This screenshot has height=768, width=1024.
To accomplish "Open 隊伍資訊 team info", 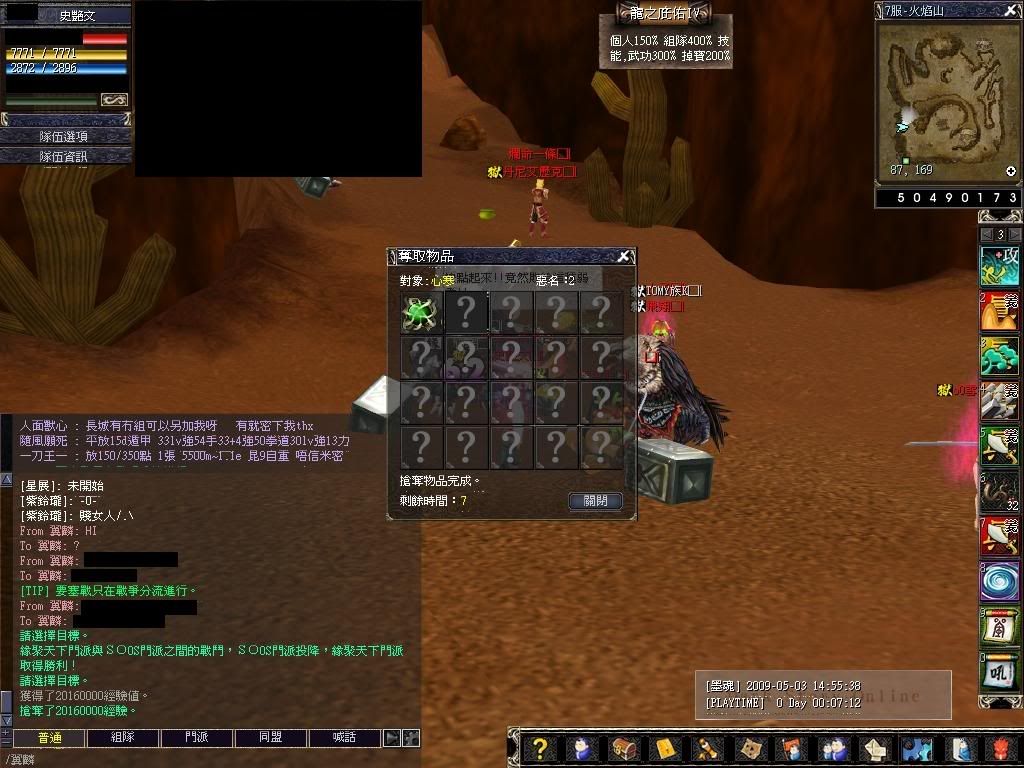I will coord(65,156).
